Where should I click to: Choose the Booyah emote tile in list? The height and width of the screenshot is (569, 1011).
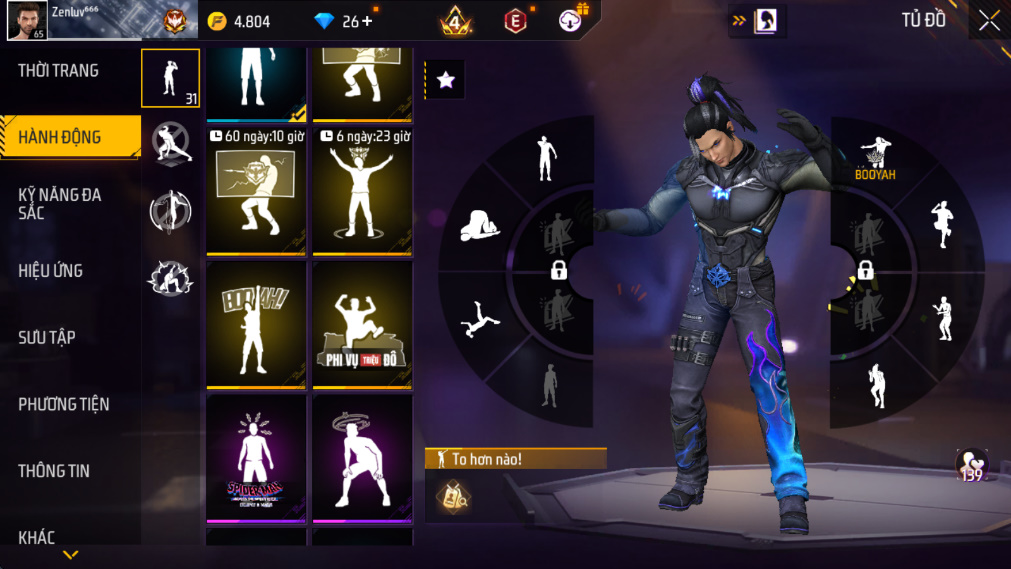(x=256, y=324)
